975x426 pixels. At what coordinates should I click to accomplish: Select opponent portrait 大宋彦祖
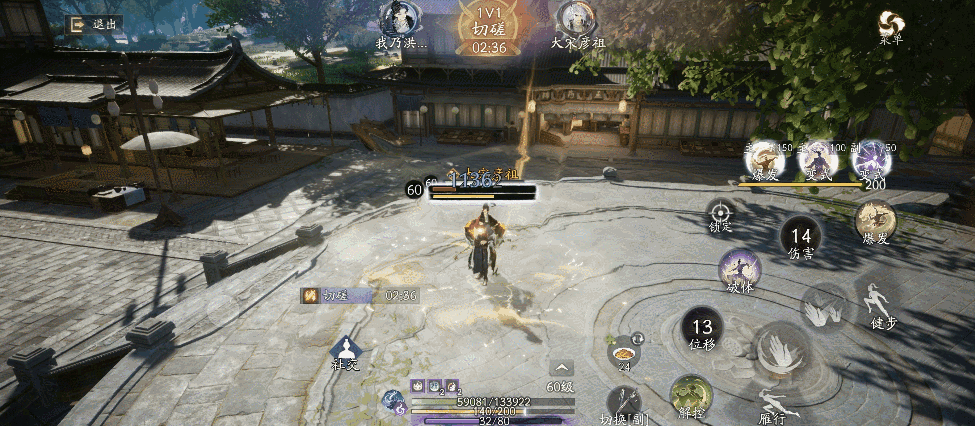pos(578,20)
